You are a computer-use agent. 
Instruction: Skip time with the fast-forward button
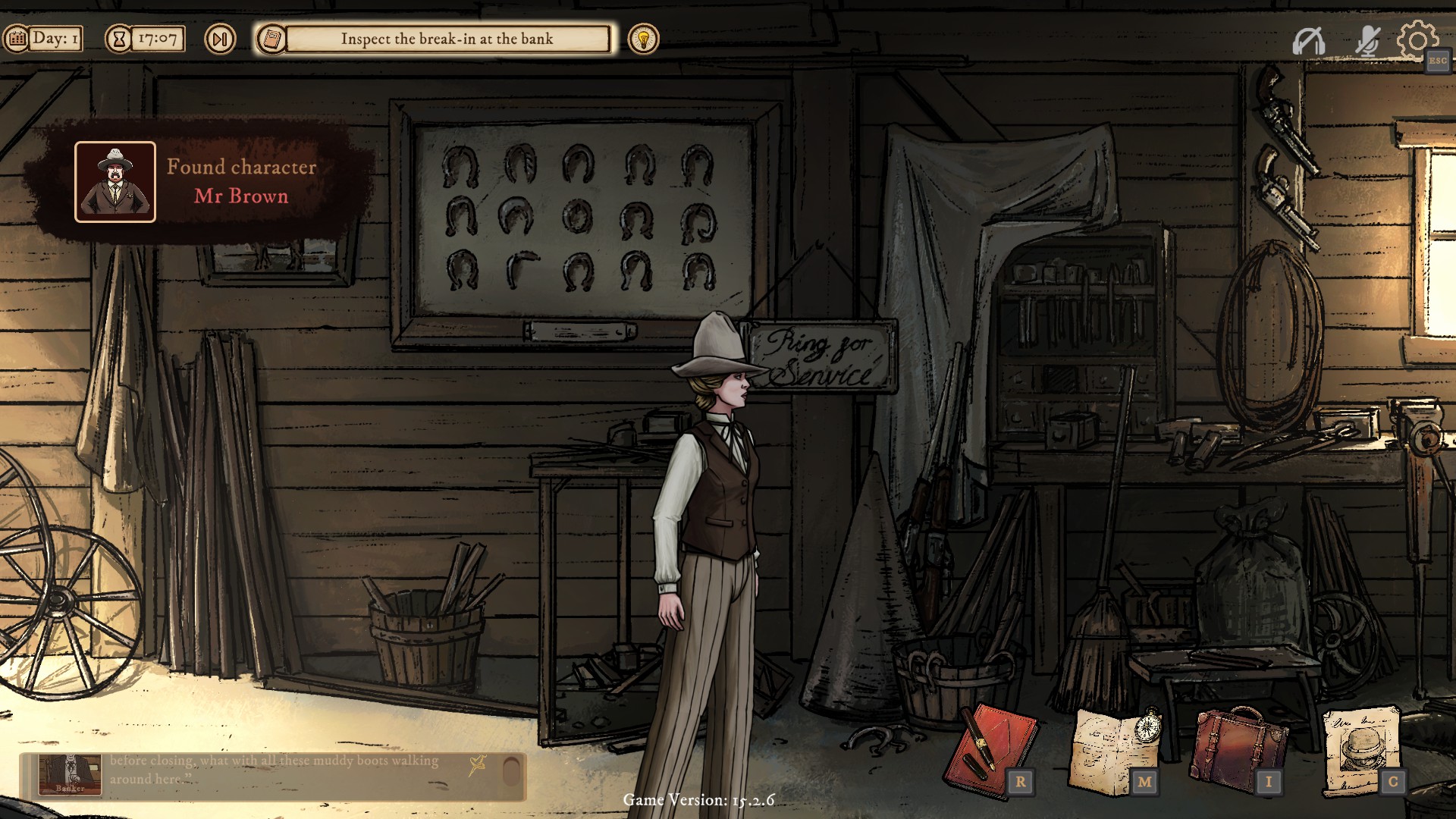(x=220, y=39)
